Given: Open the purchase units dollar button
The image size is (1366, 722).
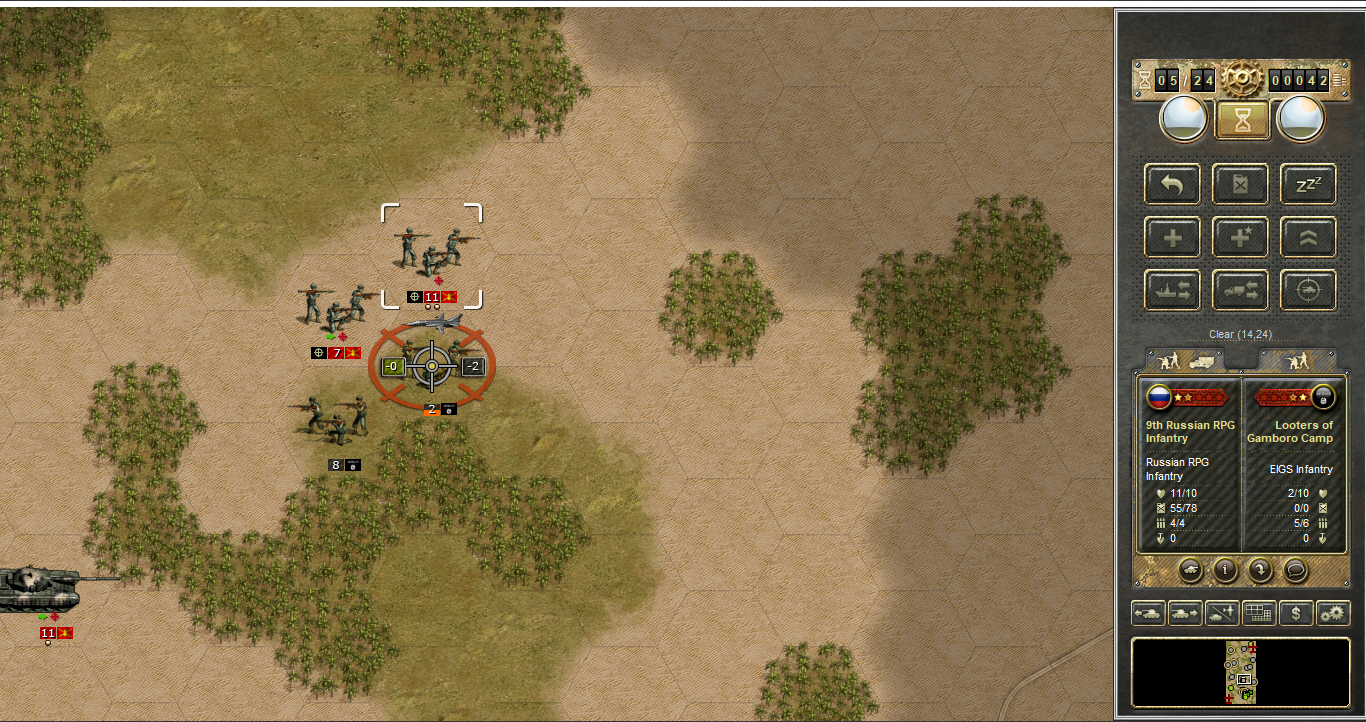Looking at the screenshot, I should pos(1296,613).
